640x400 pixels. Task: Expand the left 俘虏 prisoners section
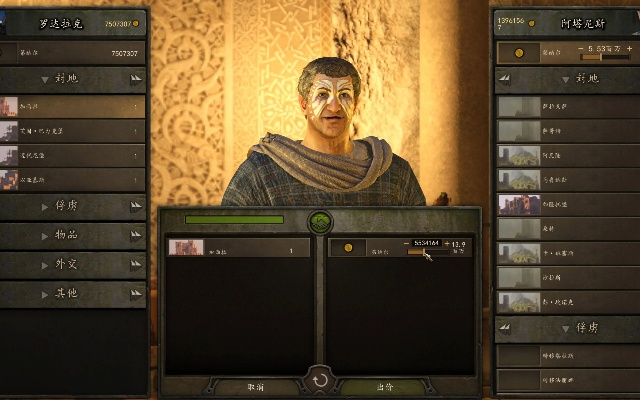pos(73,207)
